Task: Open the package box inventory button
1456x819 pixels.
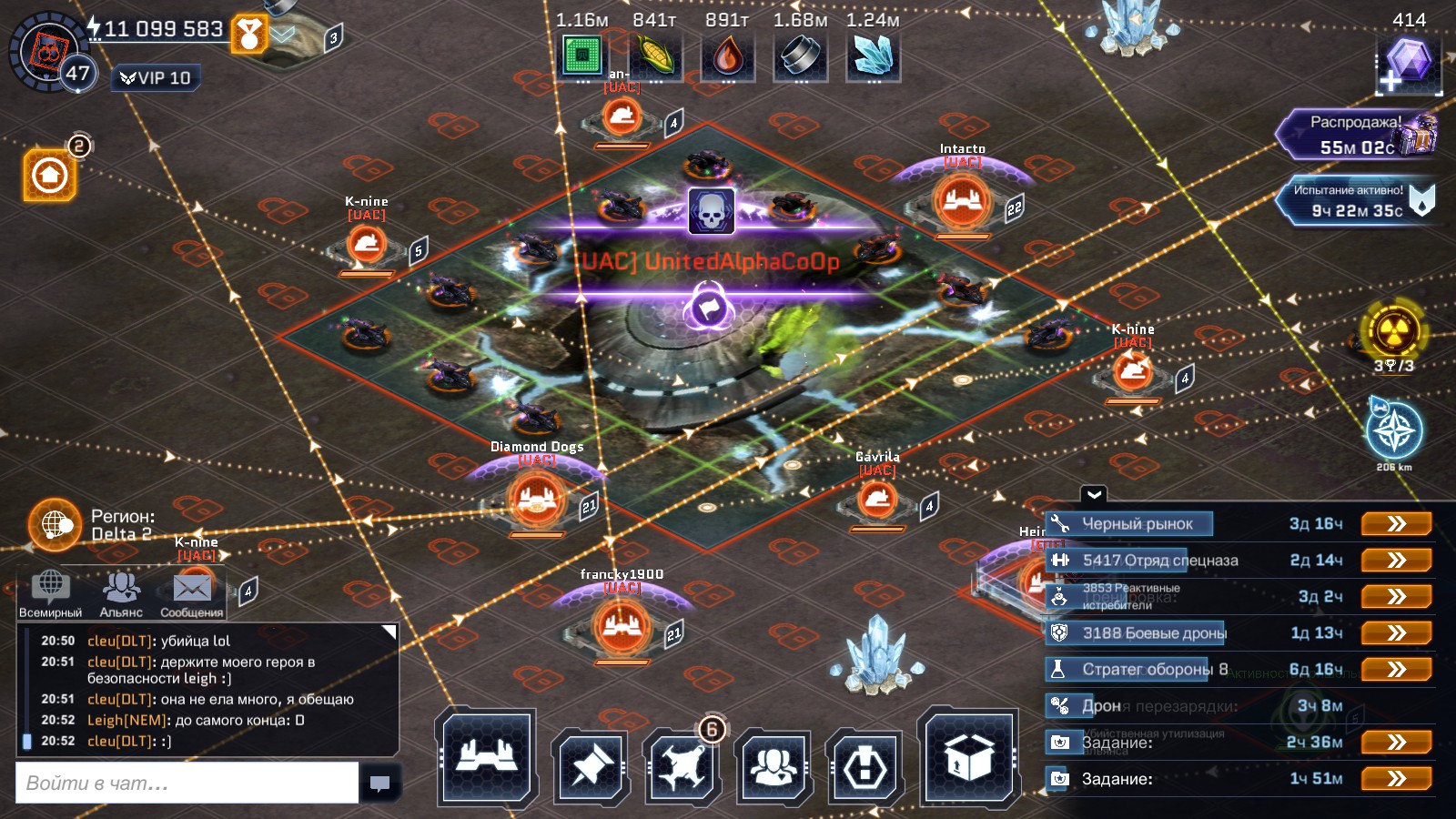Action: (968, 758)
